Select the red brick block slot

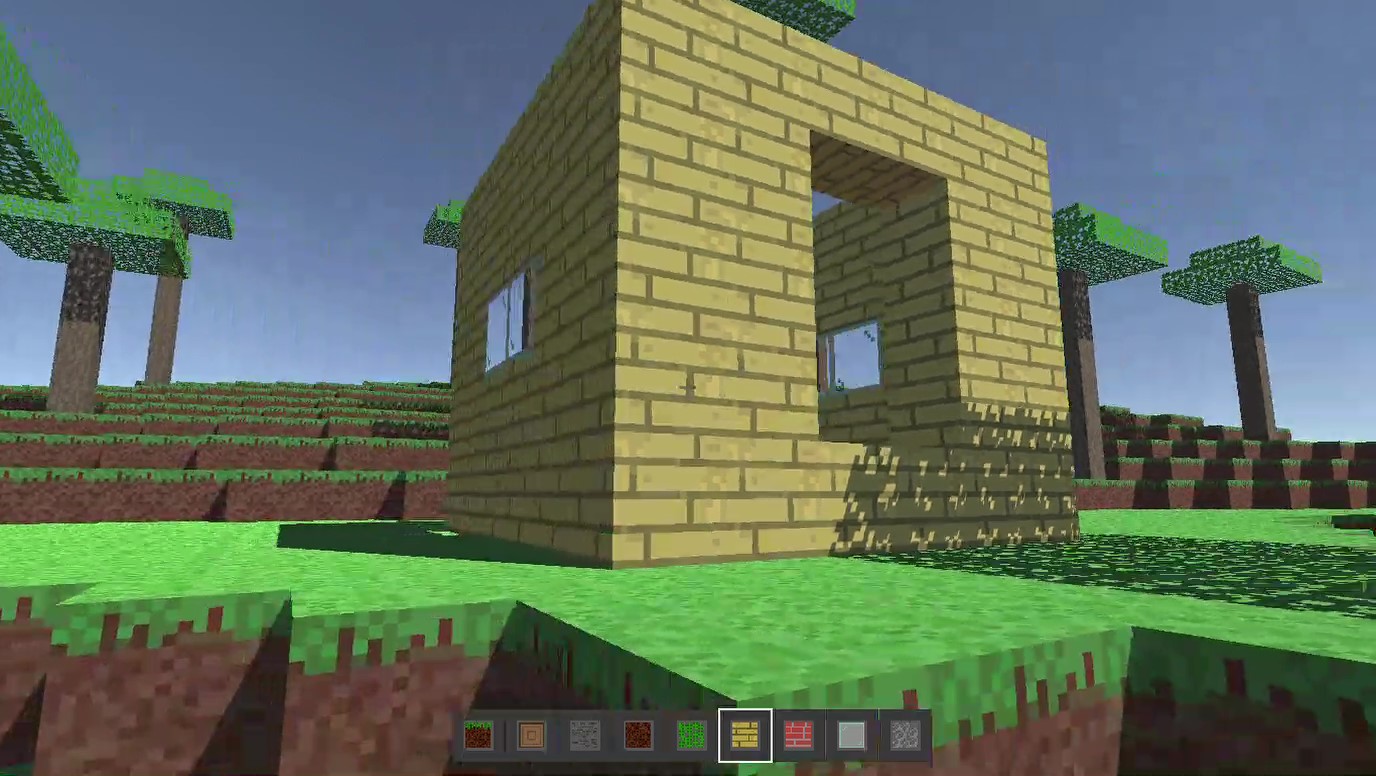(x=800, y=737)
